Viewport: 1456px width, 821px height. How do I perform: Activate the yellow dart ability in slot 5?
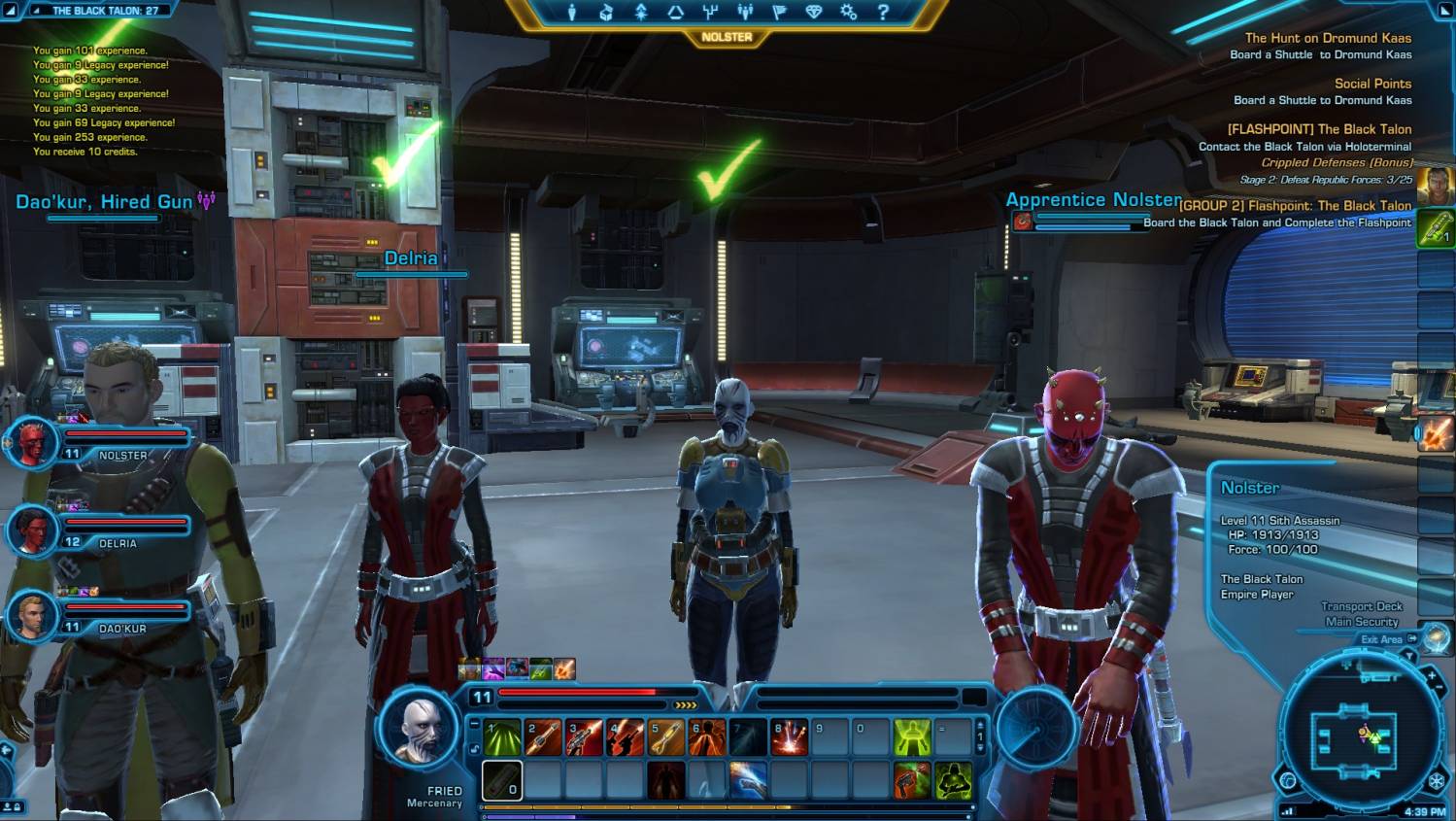coord(666,738)
